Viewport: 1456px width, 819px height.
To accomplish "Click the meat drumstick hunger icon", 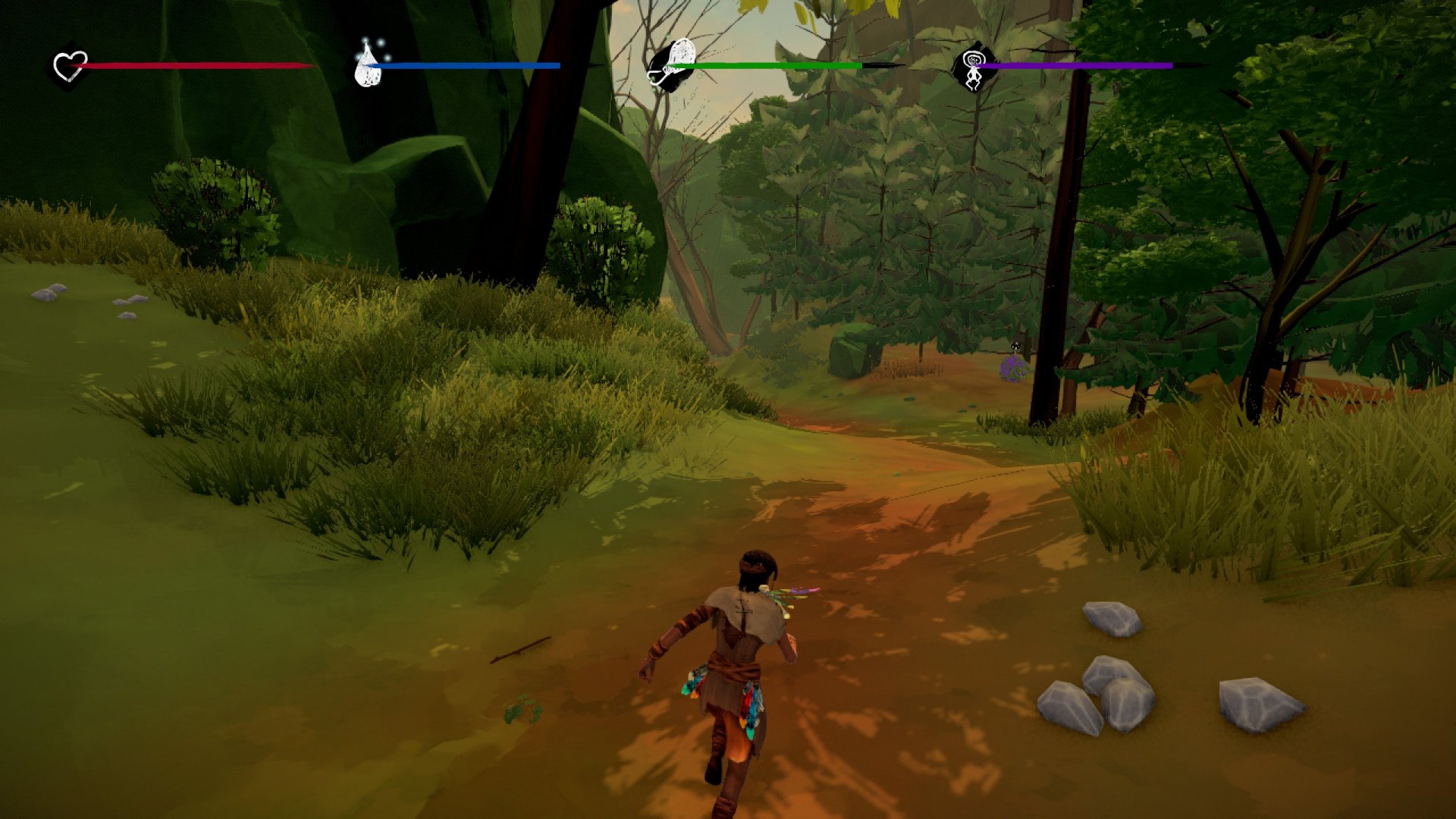I will (x=672, y=64).
